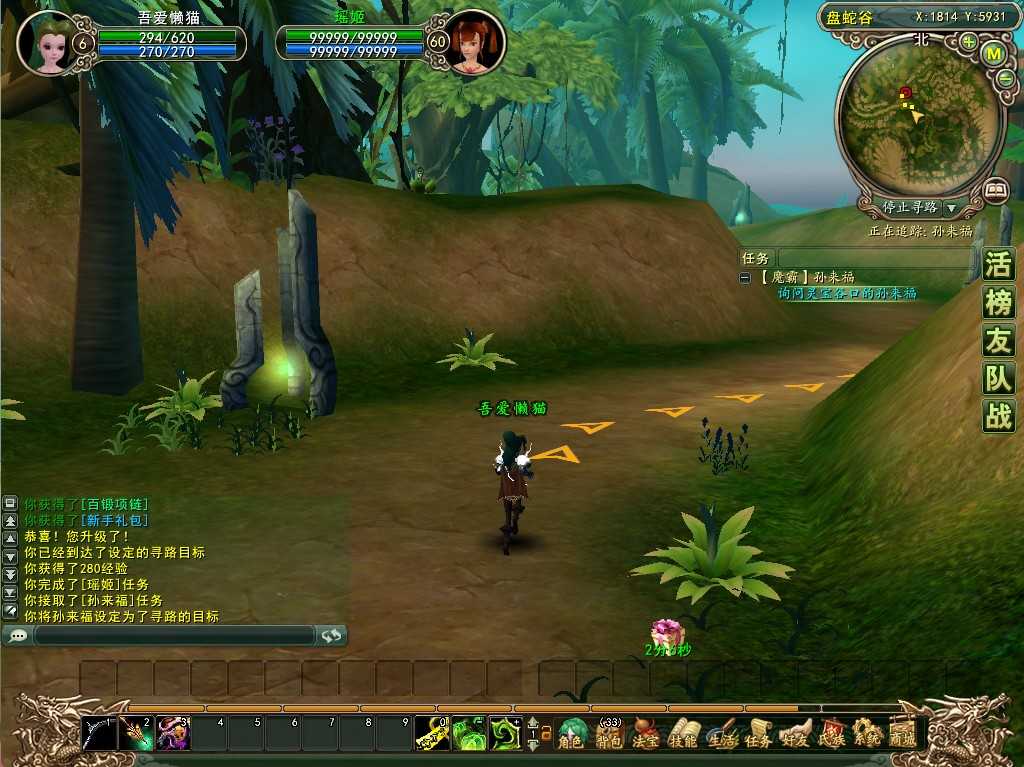Click the chat text input field
This screenshot has width=1024, height=767.
(174, 635)
